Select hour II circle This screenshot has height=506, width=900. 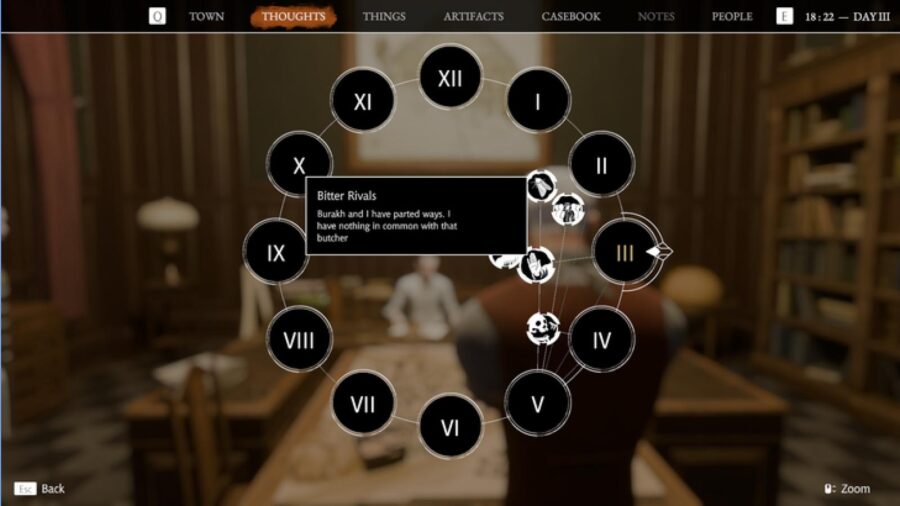pyautogui.click(x=601, y=165)
